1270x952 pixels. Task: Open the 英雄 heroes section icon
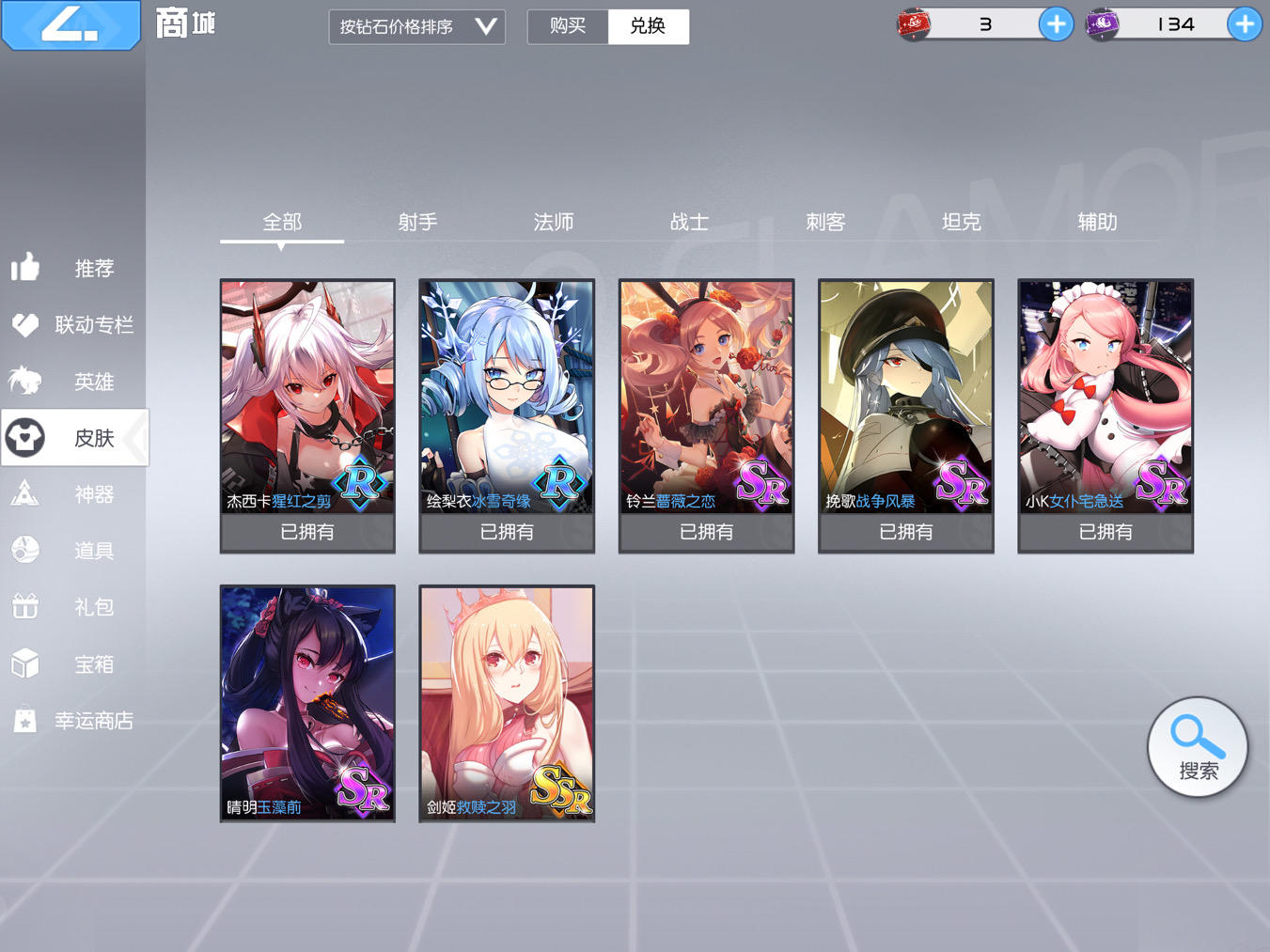[25, 381]
